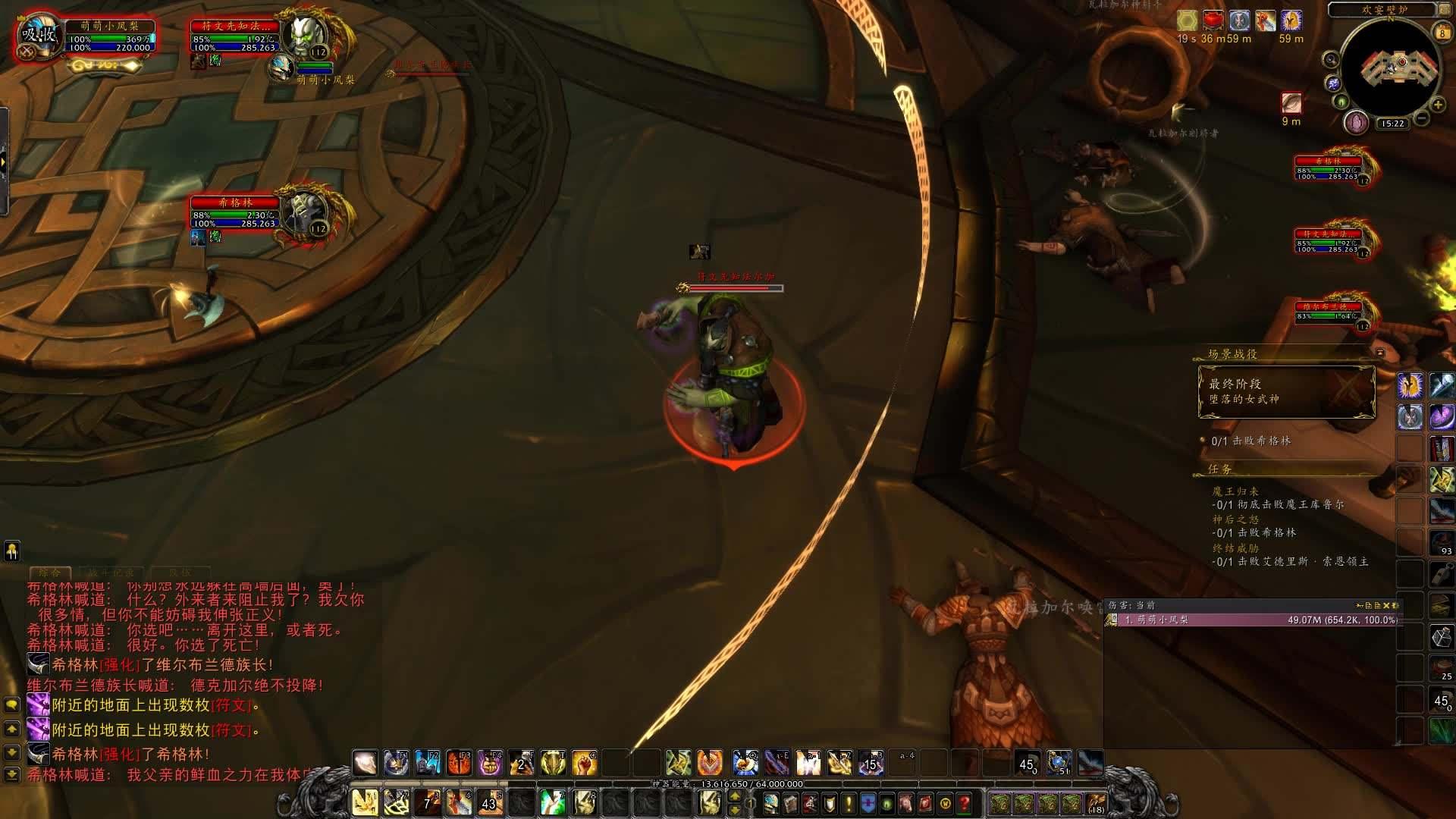Cast the fist ability bound to G
Image resolution: width=1456 pixels, height=819 pixels.
coord(584,764)
